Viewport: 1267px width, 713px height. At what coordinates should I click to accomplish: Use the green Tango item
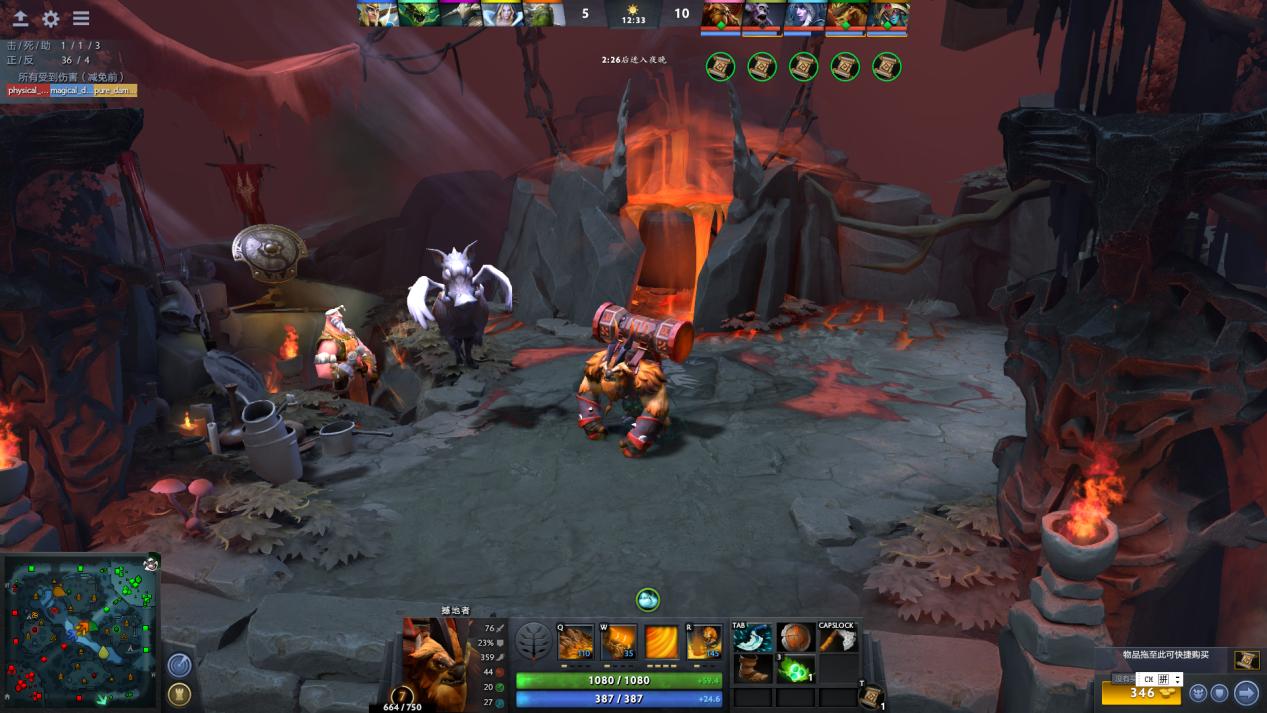click(796, 668)
